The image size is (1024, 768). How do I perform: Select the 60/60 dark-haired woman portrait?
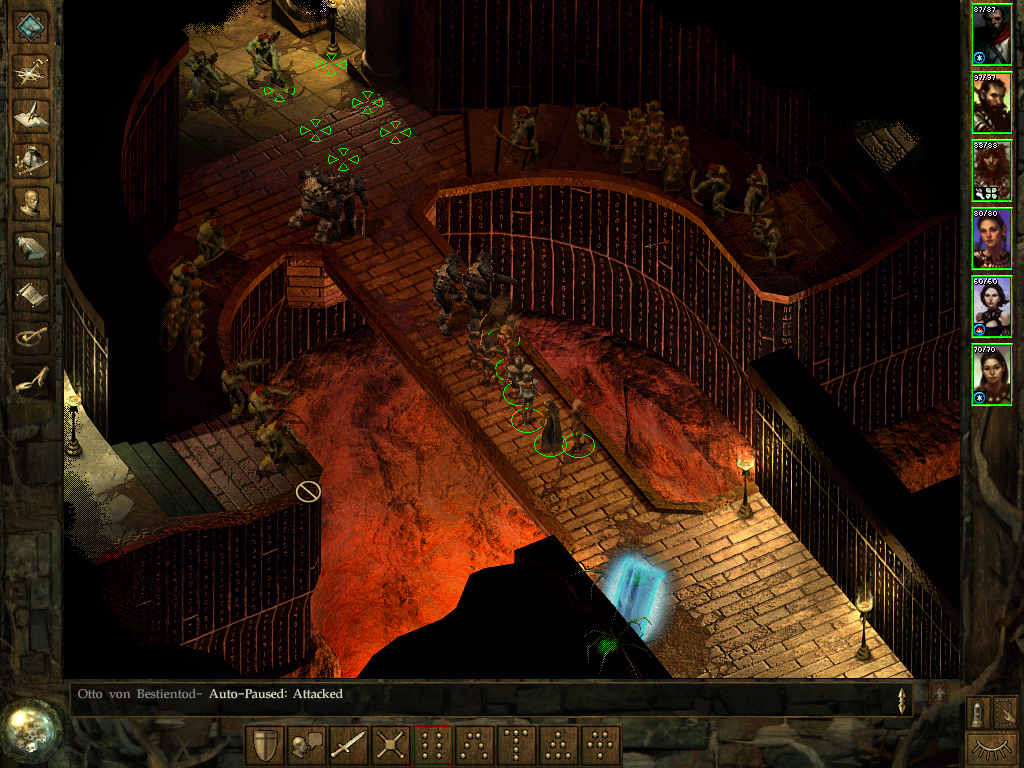[x=991, y=306]
